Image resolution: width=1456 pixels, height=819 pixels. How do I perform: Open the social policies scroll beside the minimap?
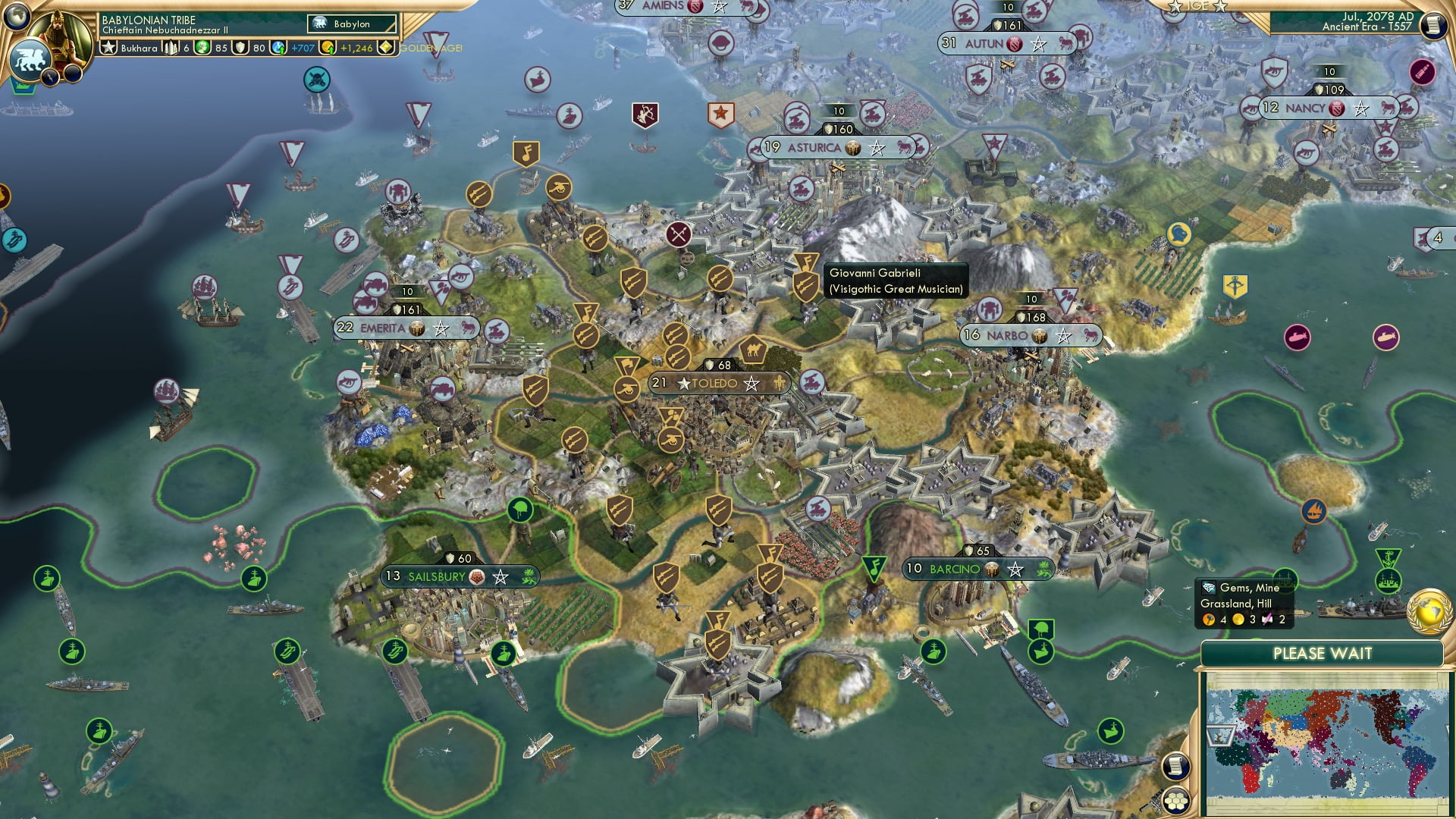pos(1175,767)
